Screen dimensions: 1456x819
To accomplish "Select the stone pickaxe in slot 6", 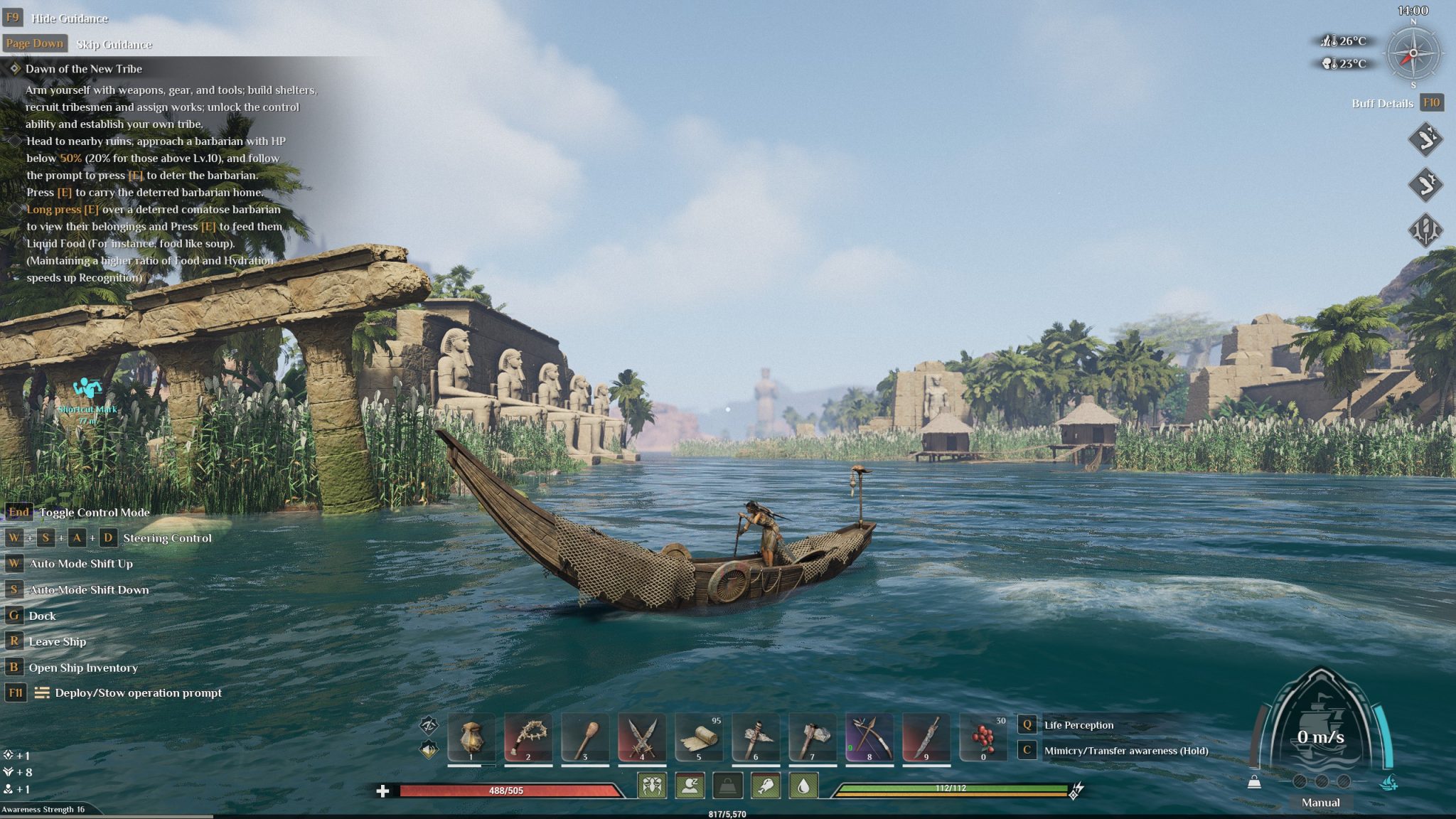I will [756, 737].
